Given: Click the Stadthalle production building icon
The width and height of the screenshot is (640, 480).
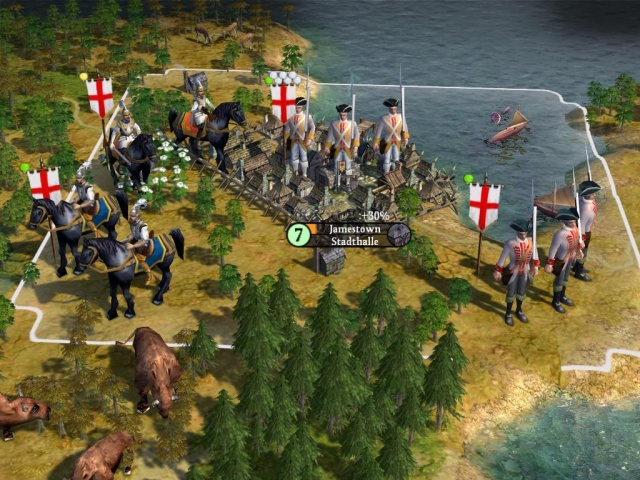Looking at the screenshot, I should point(398,235).
